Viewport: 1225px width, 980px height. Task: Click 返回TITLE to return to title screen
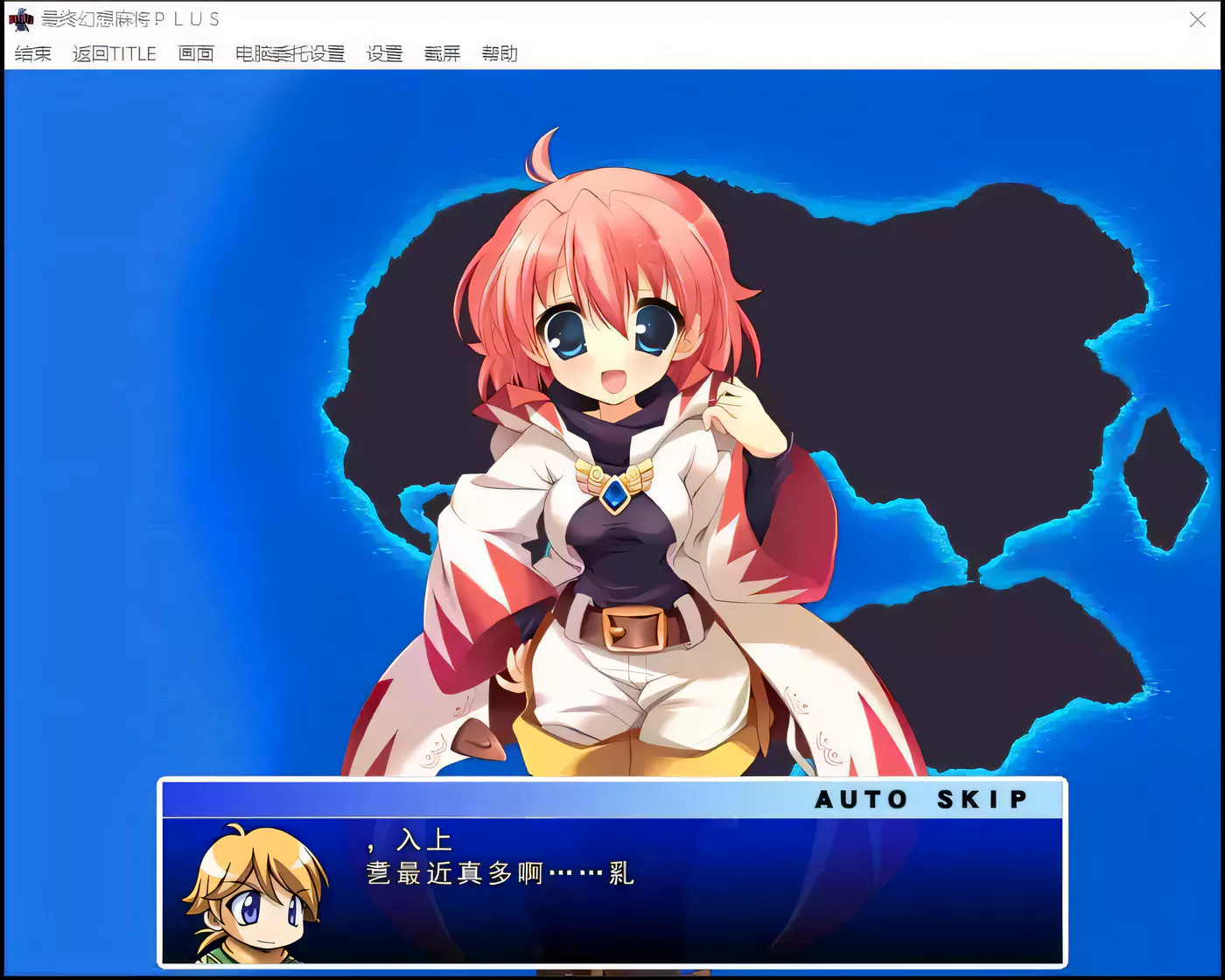click(116, 53)
